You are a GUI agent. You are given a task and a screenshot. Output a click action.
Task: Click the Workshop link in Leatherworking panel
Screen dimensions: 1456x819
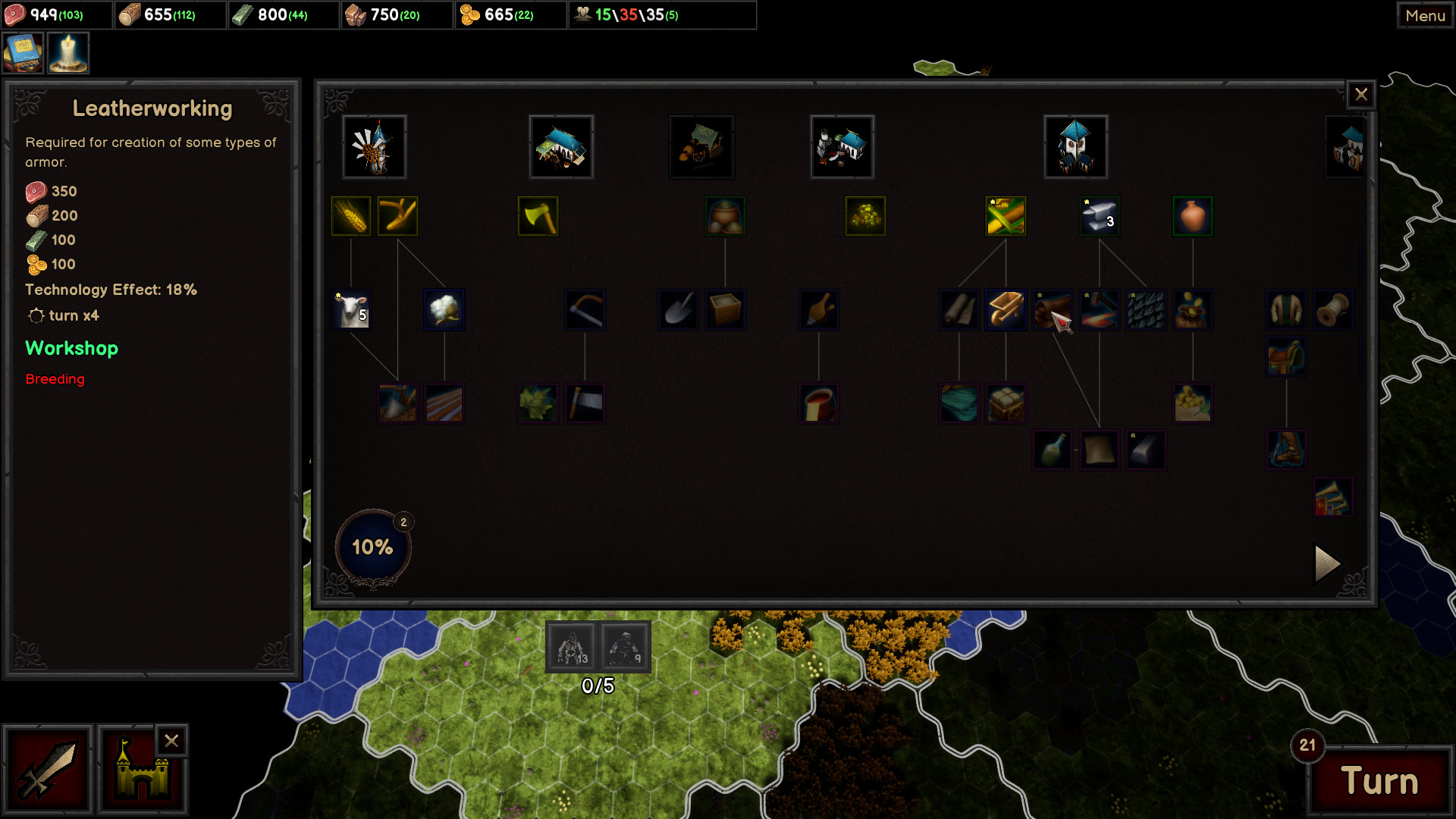click(x=71, y=349)
